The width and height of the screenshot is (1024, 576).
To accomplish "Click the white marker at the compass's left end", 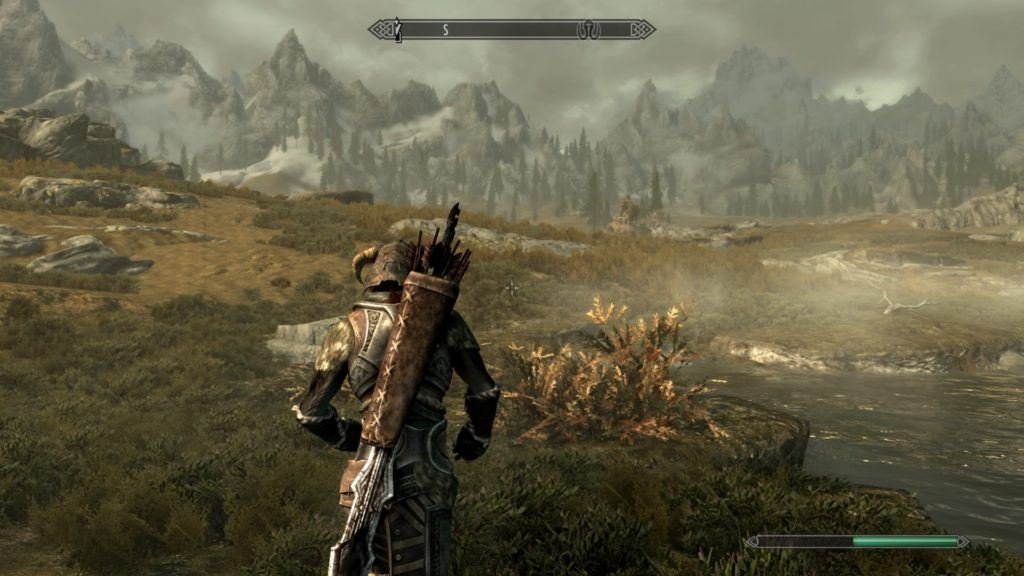I will (397, 30).
